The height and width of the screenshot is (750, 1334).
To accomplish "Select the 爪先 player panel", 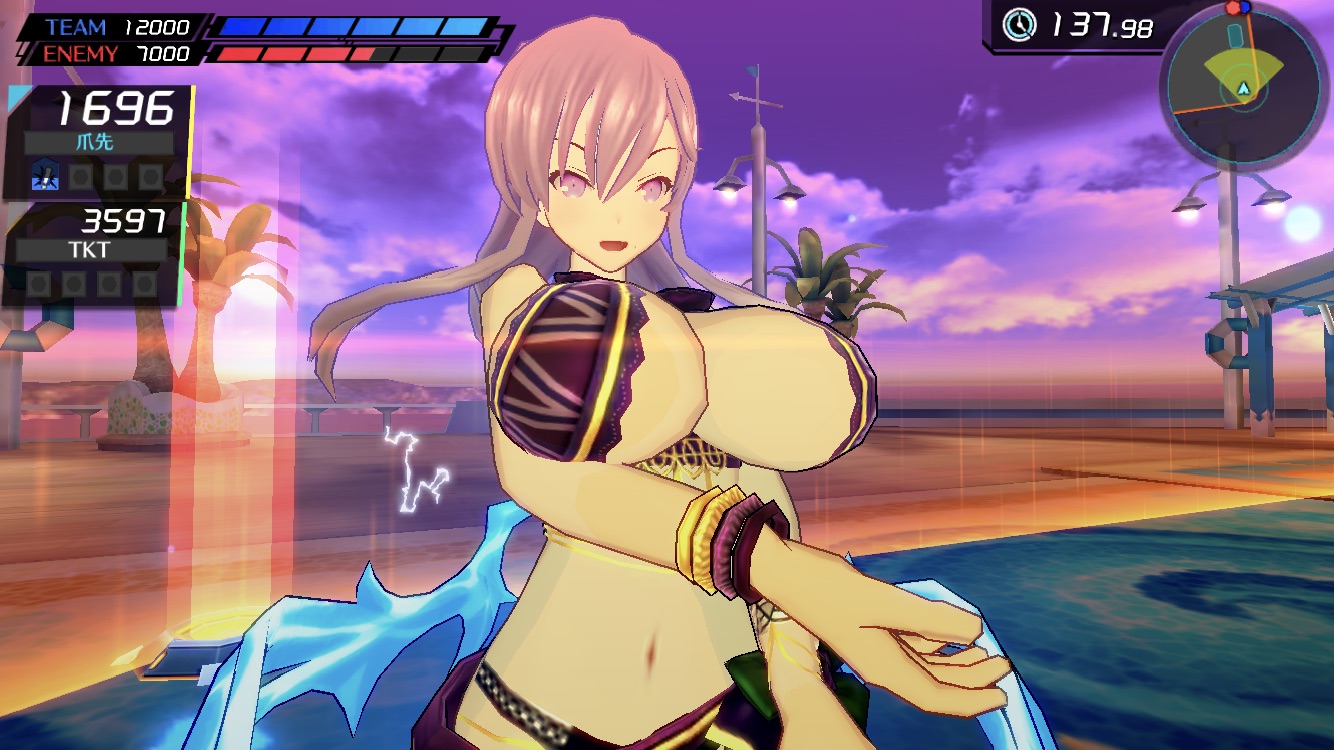I will (x=100, y=141).
